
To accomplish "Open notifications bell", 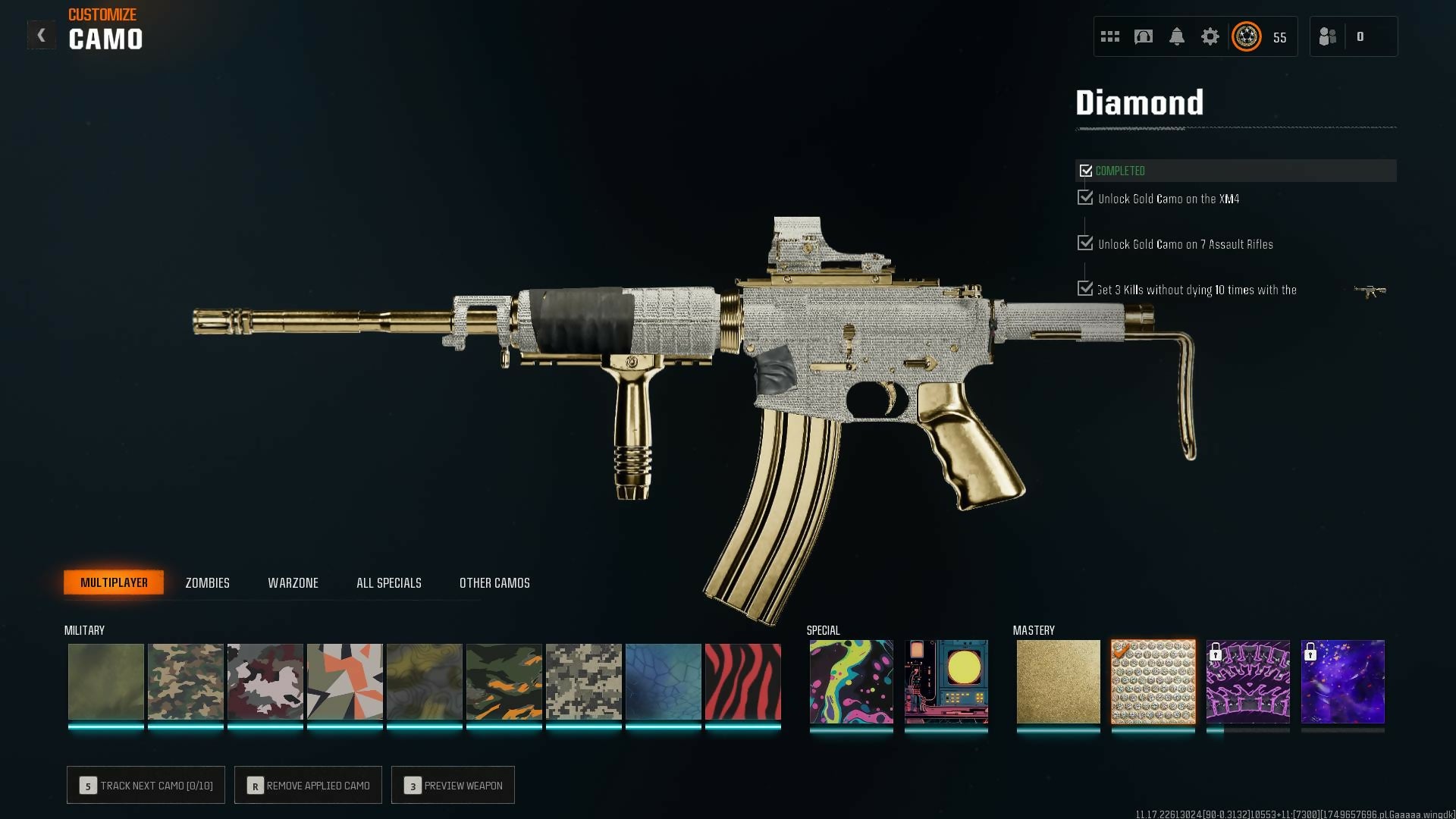I will 1176,36.
